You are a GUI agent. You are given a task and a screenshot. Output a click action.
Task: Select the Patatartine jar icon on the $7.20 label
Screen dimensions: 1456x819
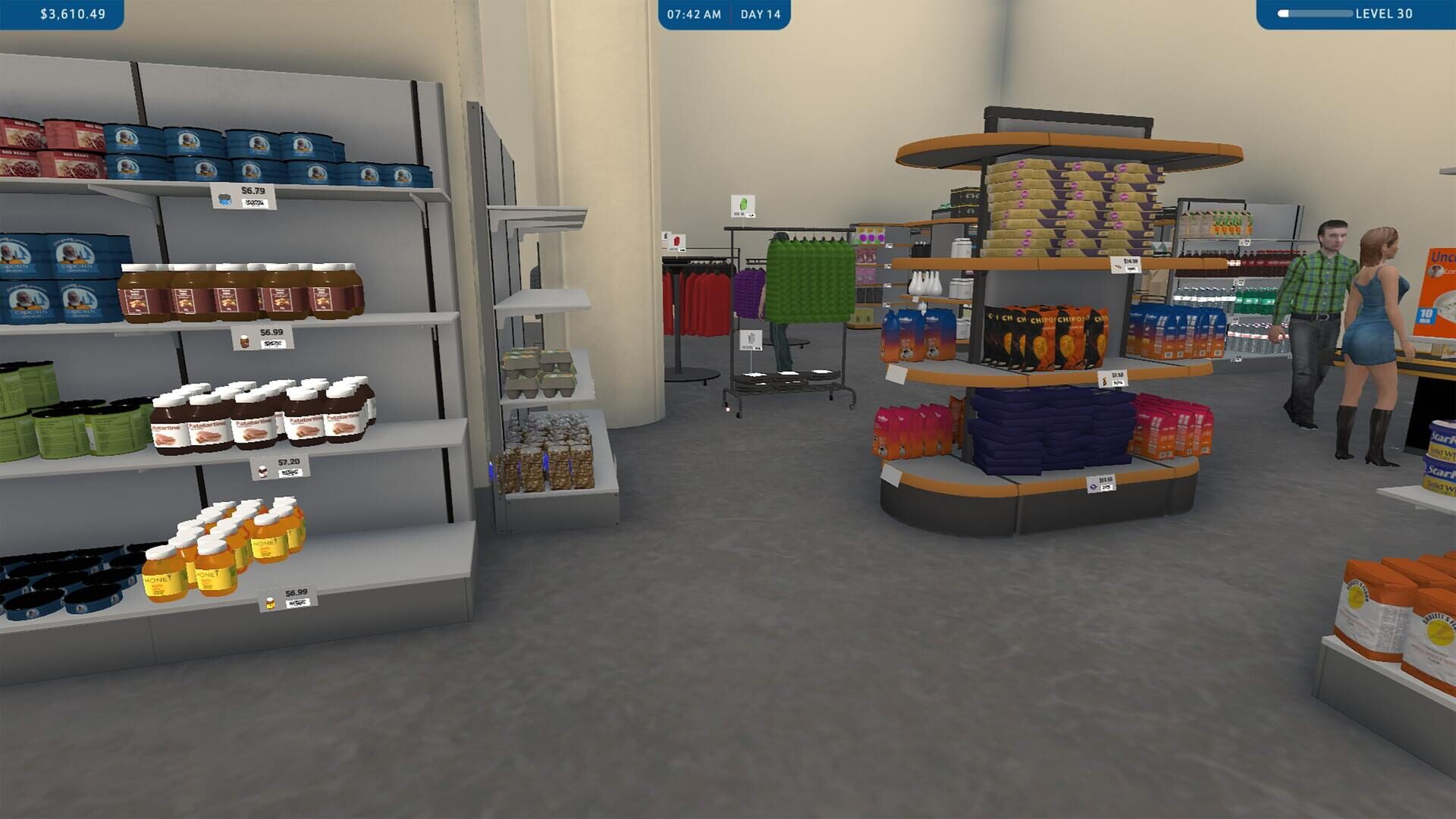[x=262, y=472]
